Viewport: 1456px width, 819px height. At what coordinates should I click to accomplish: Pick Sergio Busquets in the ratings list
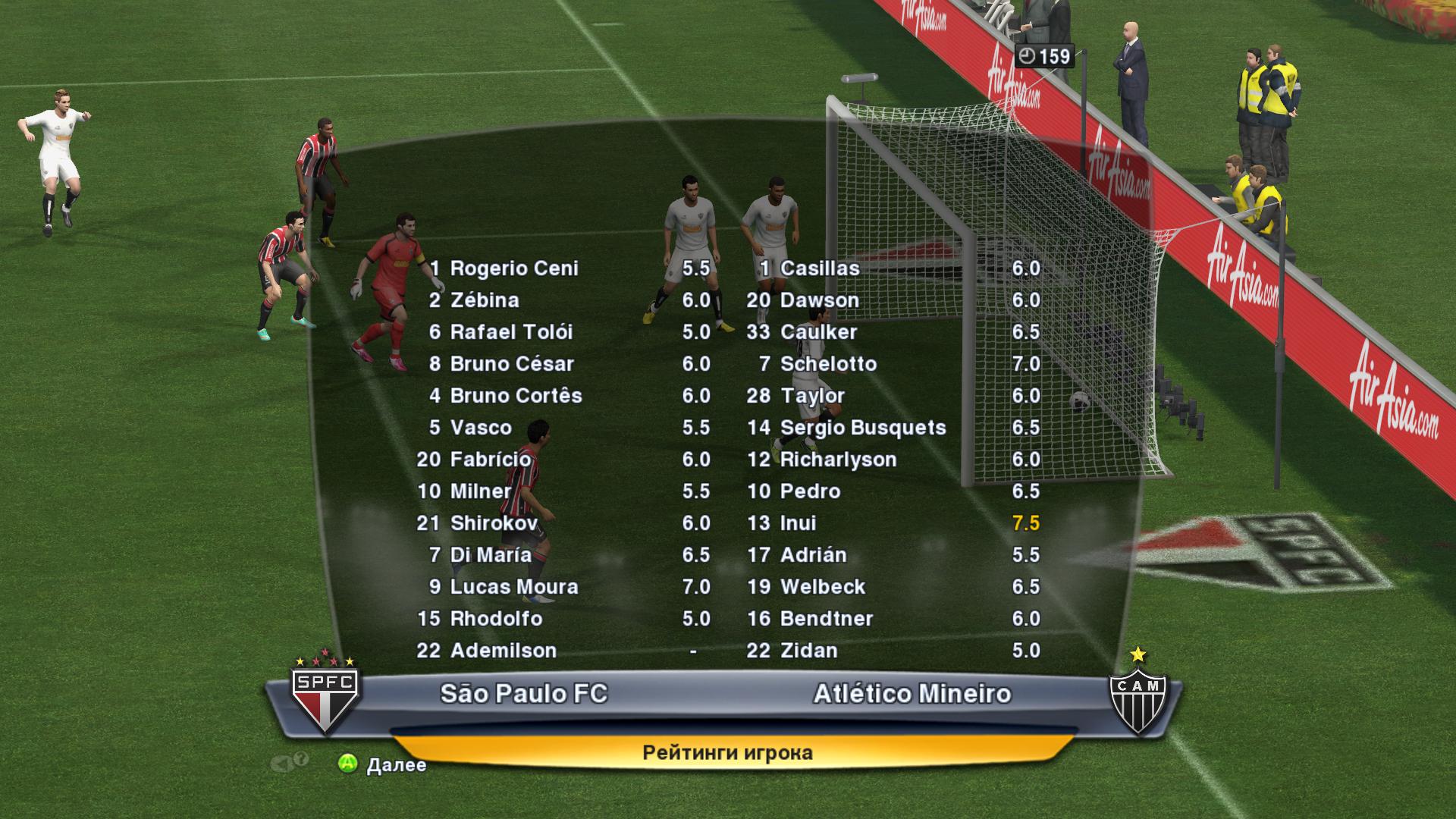862,428
